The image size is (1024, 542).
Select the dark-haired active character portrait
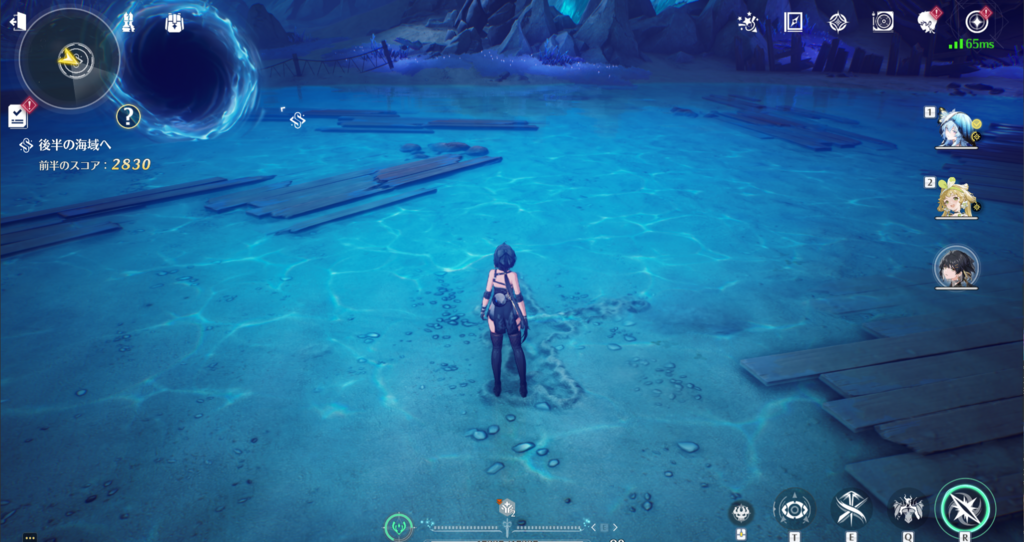tap(957, 267)
